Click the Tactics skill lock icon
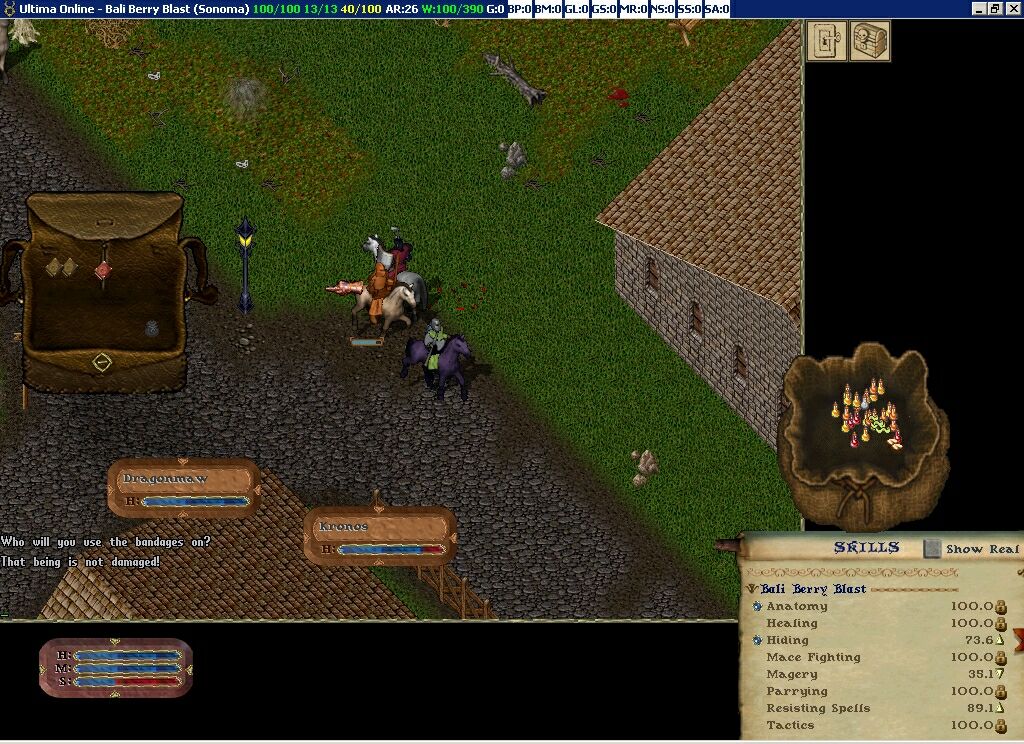 pyautogui.click(x=1000, y=725)
